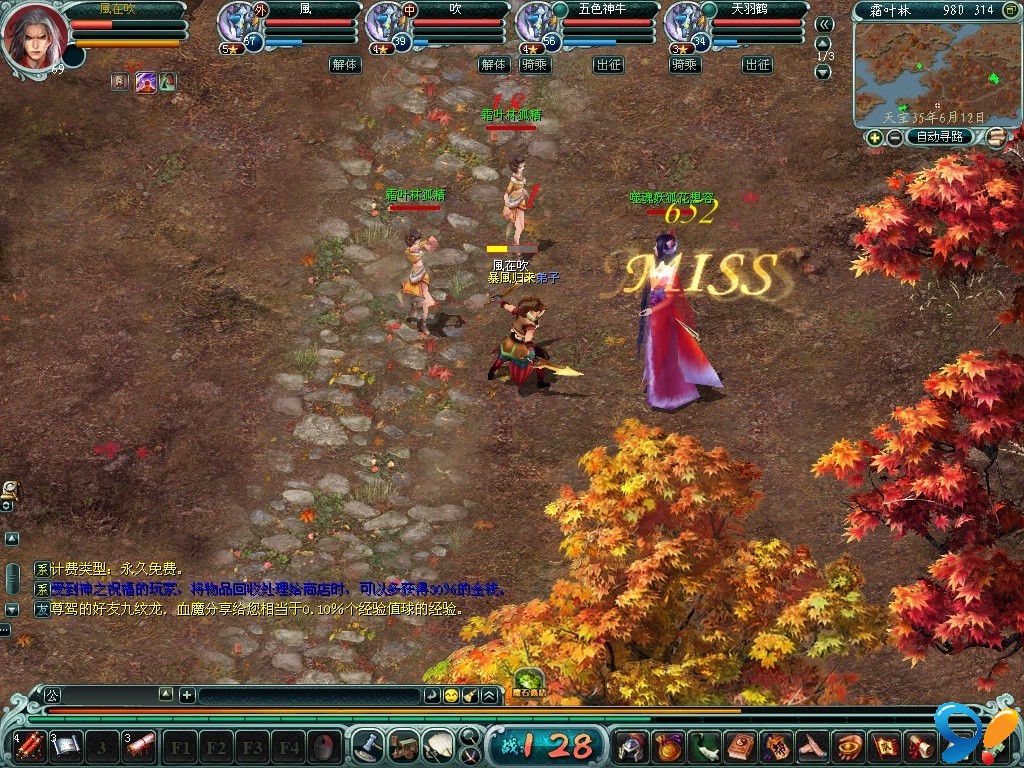Go to the next pet page using the down arrow
This screenshot has width=1024, height=768.
pyautogui.click(x=824, y=72)
